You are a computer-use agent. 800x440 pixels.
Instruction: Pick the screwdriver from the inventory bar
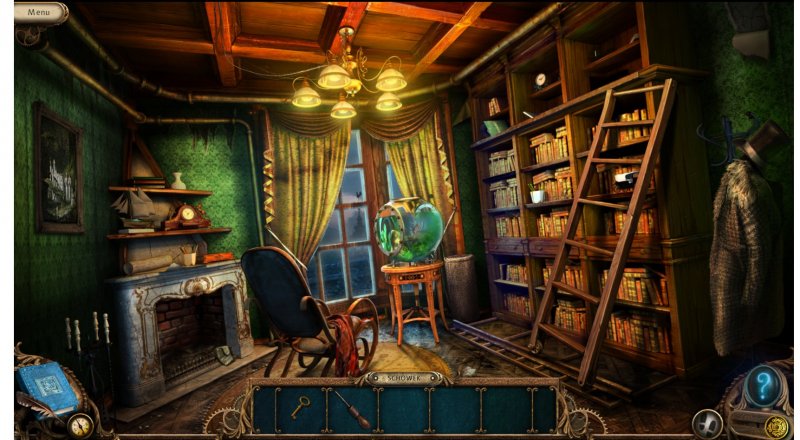[350, 409]
